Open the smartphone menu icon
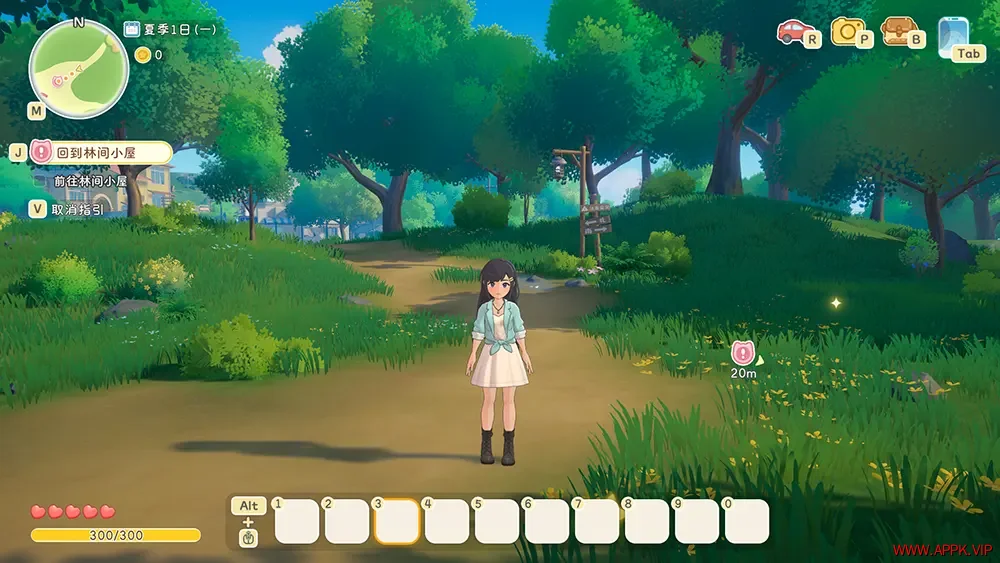 pos(951,33)
